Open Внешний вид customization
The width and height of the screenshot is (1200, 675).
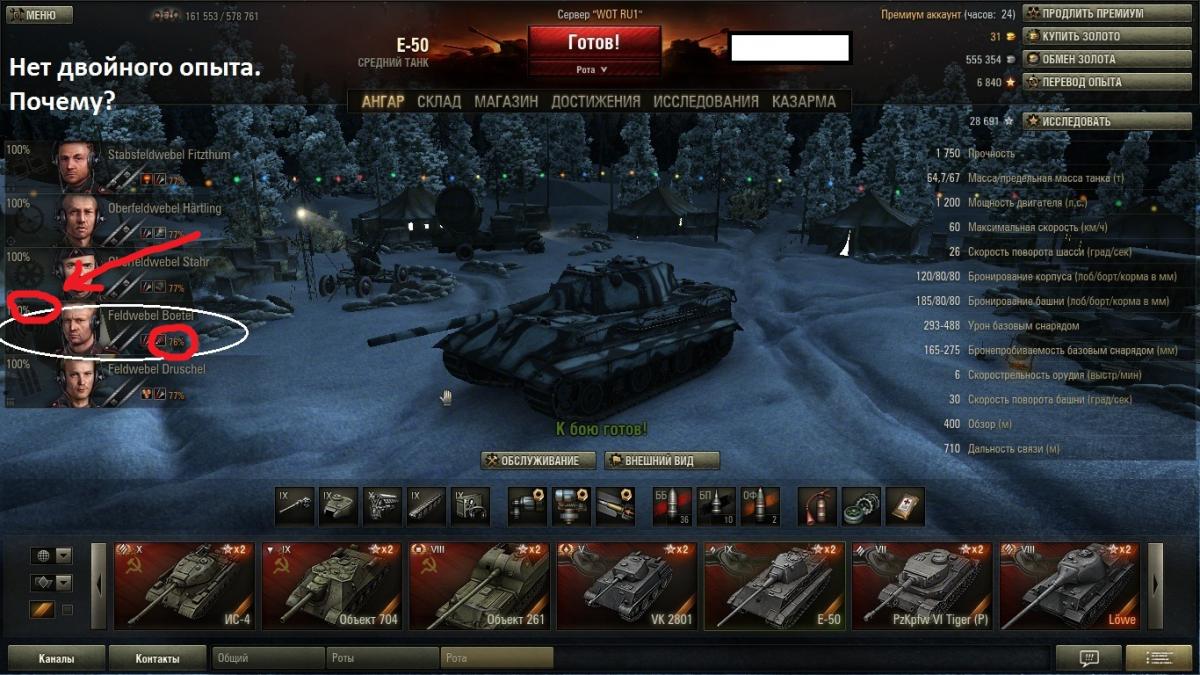pos(662,461)
